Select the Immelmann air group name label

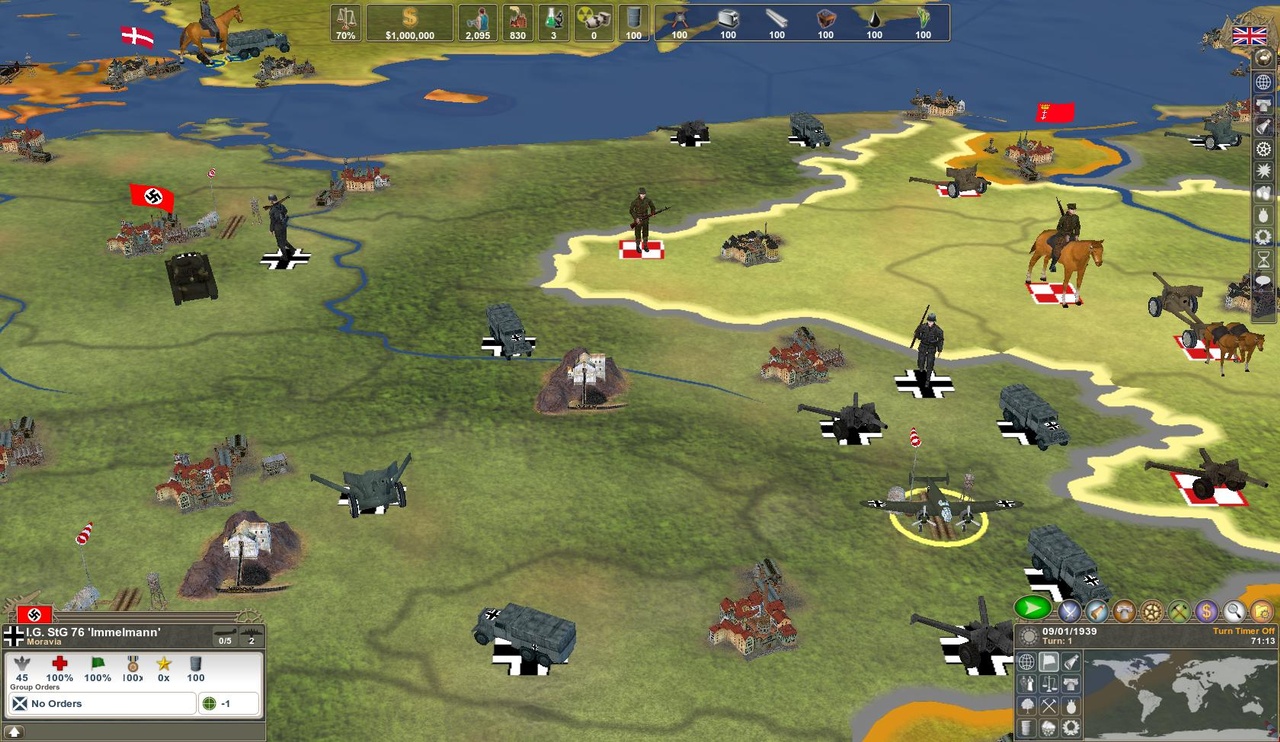coord(93,632)
